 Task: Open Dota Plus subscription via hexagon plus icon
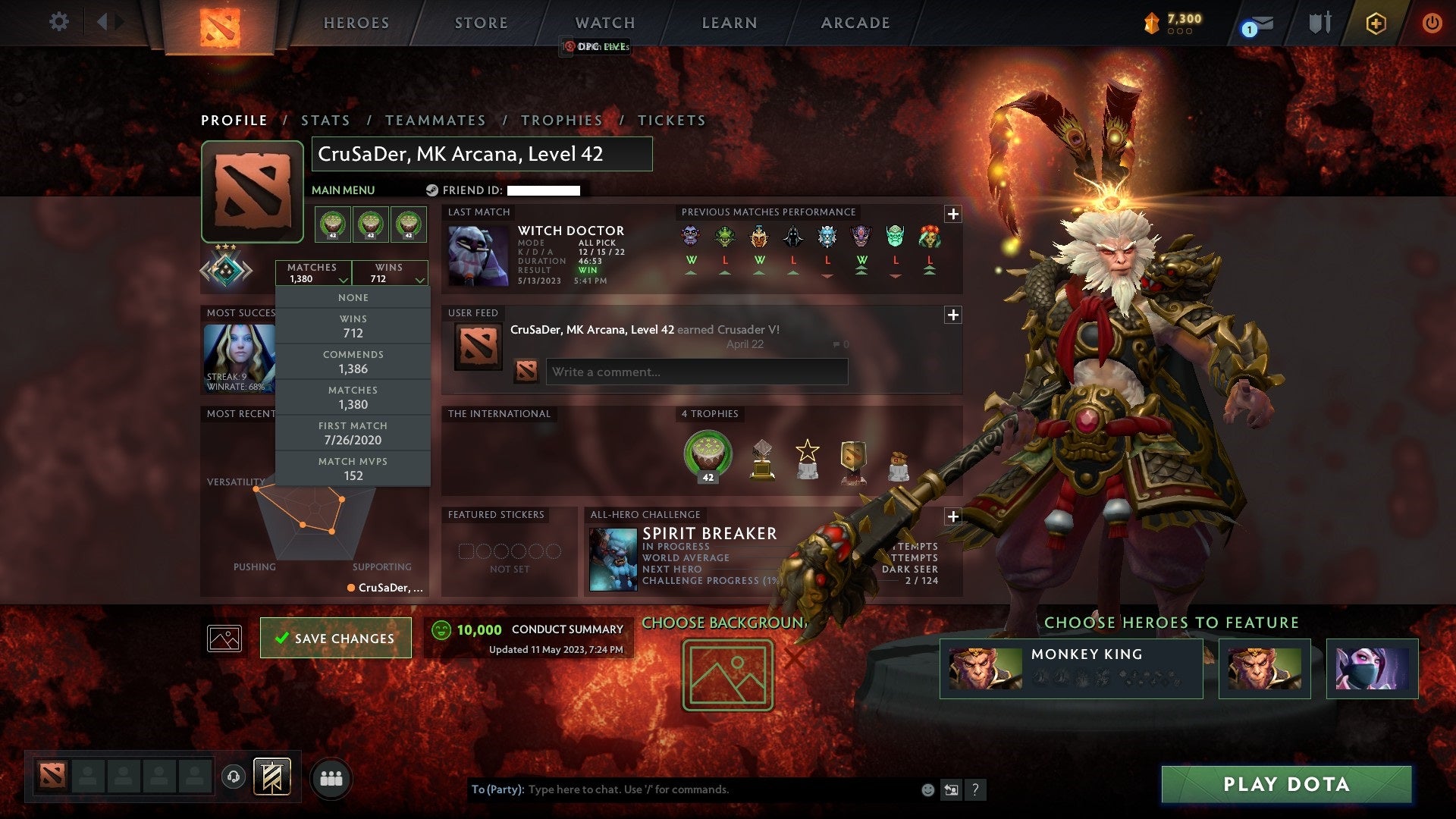click(1376, 23)
